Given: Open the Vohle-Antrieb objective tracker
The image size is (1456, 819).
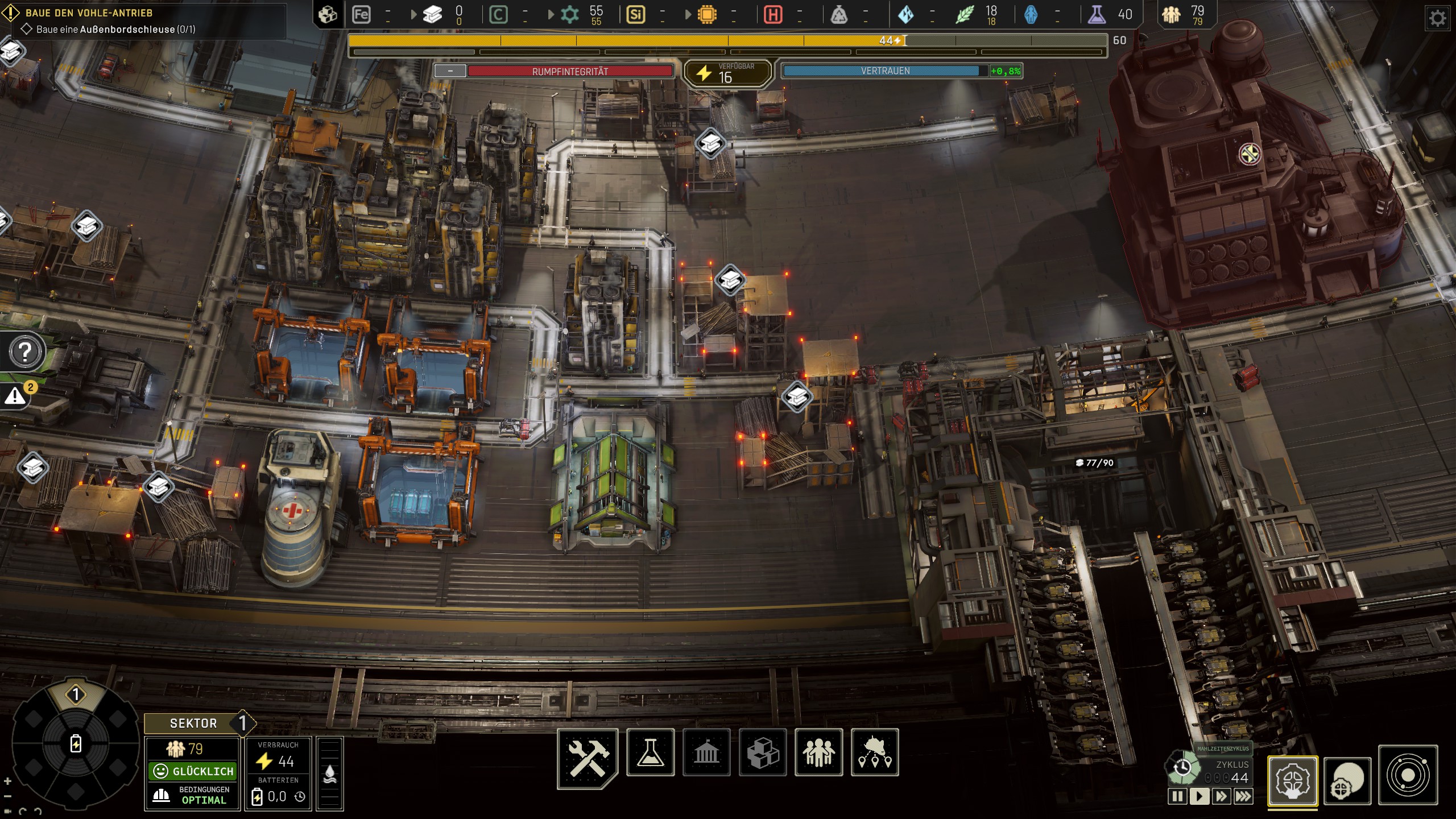Looking at the screenshot, I should 89,13.
